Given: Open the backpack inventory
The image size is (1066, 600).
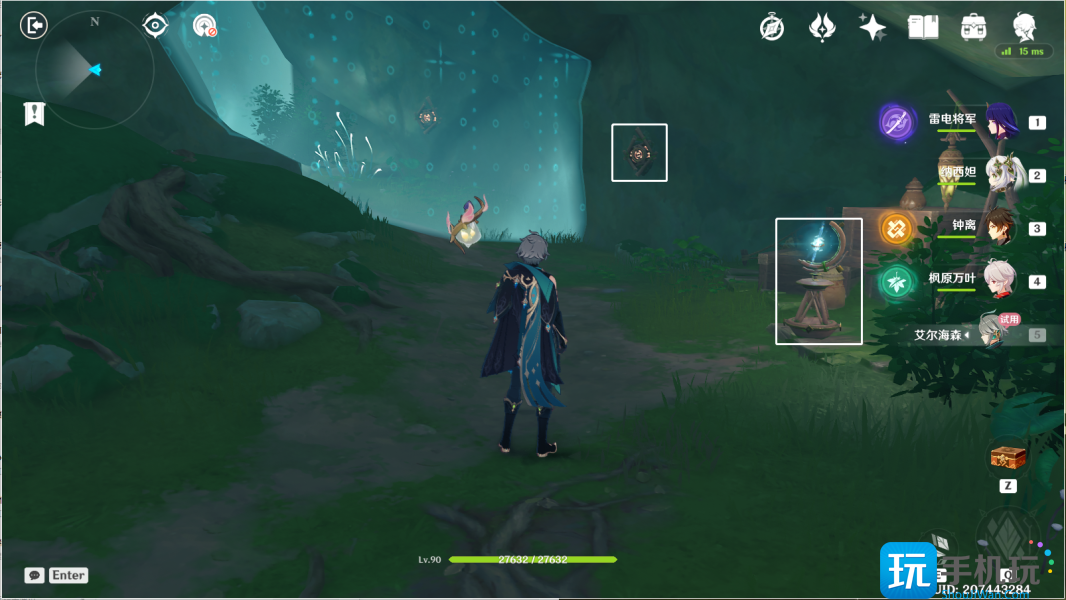Looking at the screenshot, I should coord(972,27).
